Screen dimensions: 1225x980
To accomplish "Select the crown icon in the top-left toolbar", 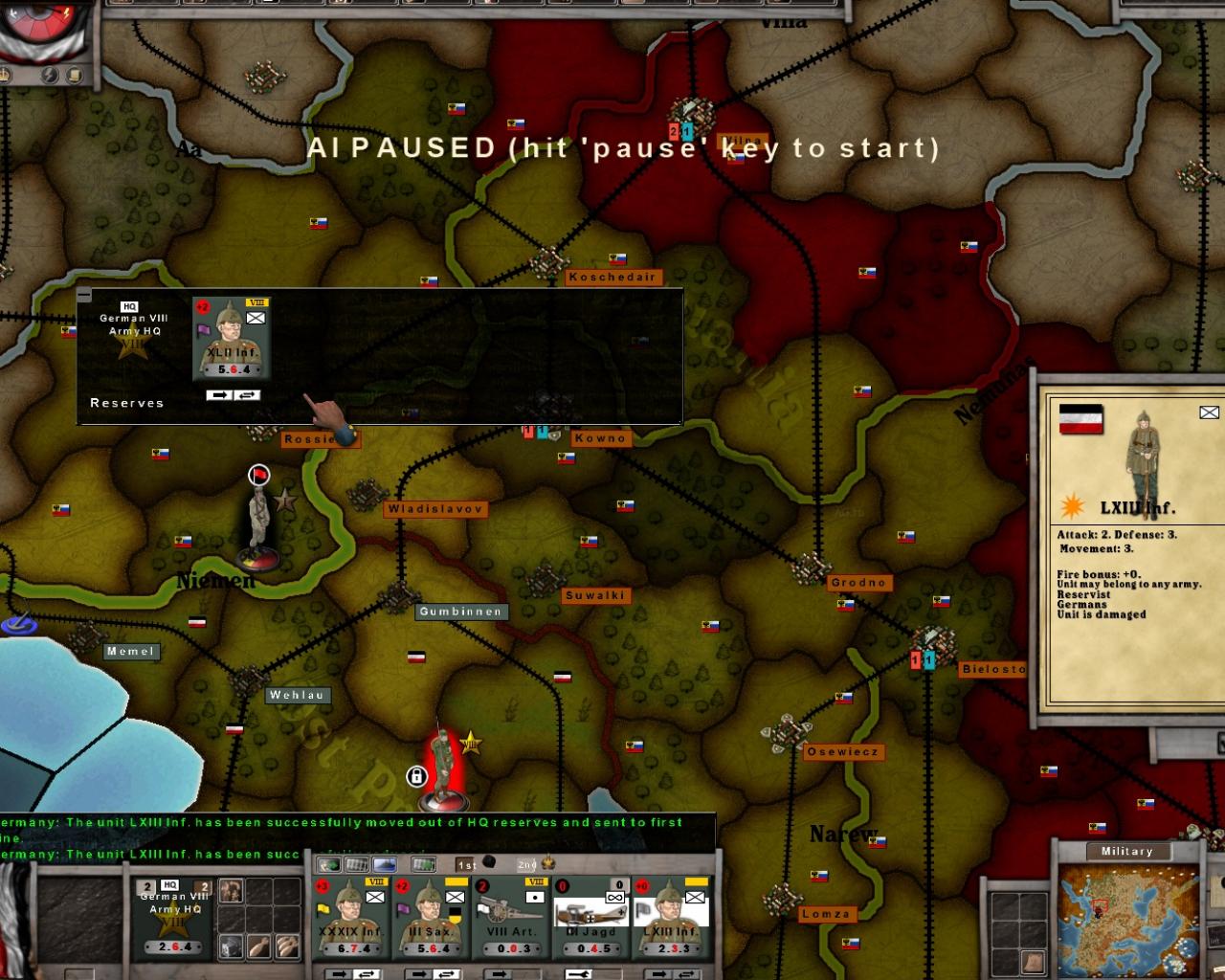I will [x=5, y=74].
